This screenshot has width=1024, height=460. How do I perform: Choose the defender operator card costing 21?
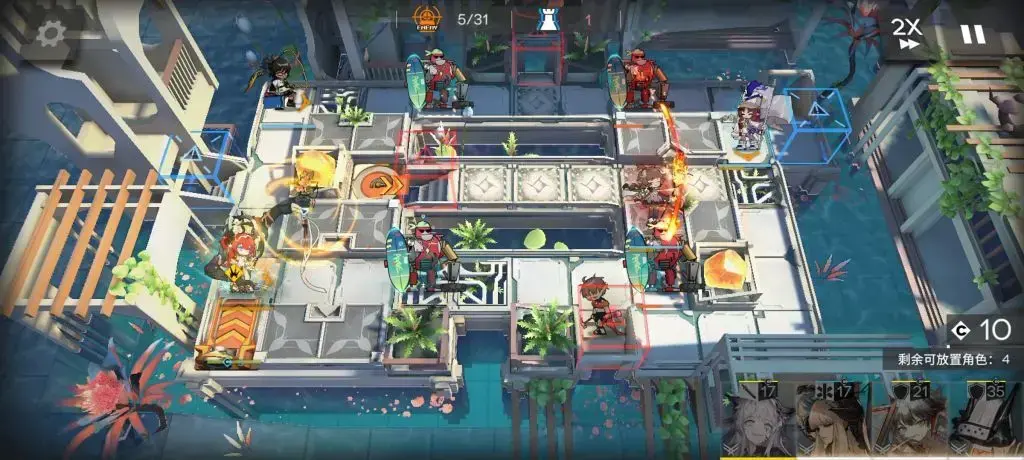click(x=907, y=421)
